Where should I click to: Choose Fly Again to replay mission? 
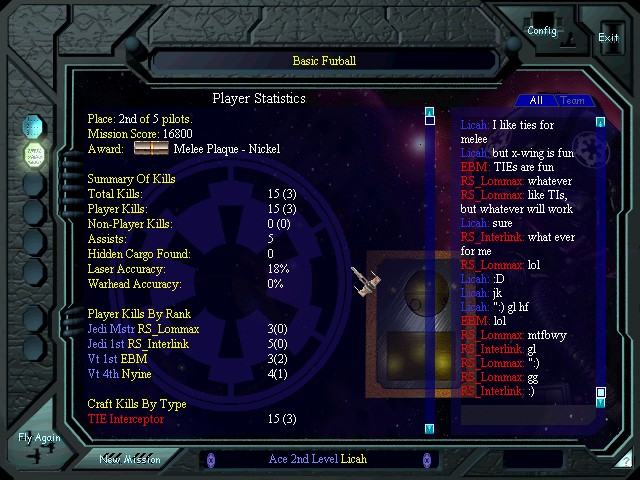pos(39,438)
